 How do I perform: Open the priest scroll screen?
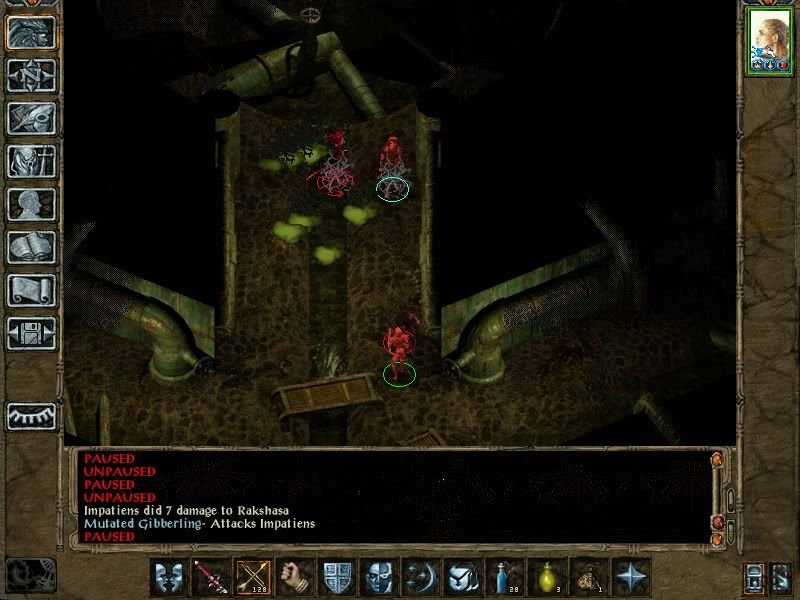pos(32,290)
